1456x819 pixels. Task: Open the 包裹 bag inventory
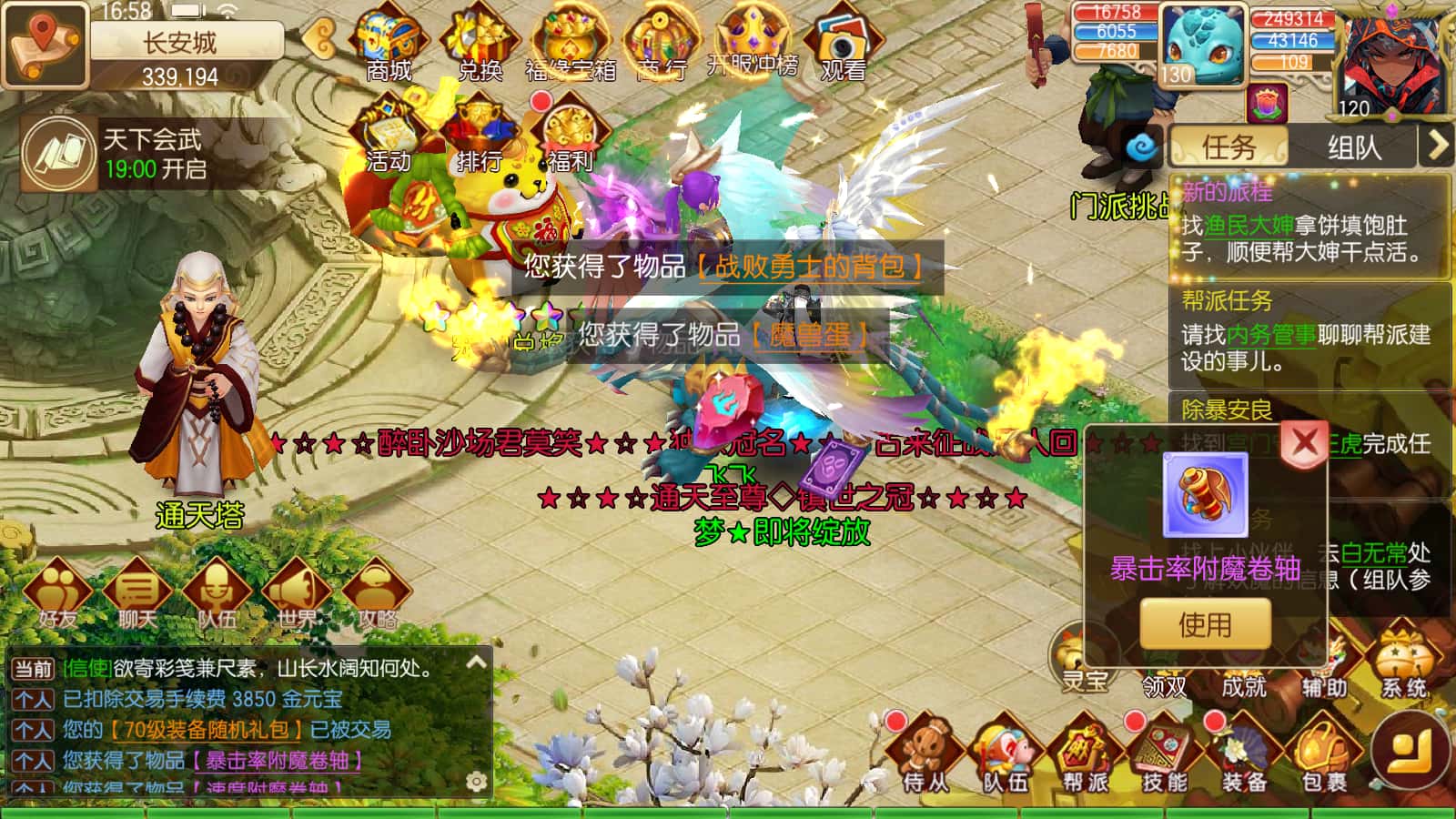click(x=1323, y=755)
